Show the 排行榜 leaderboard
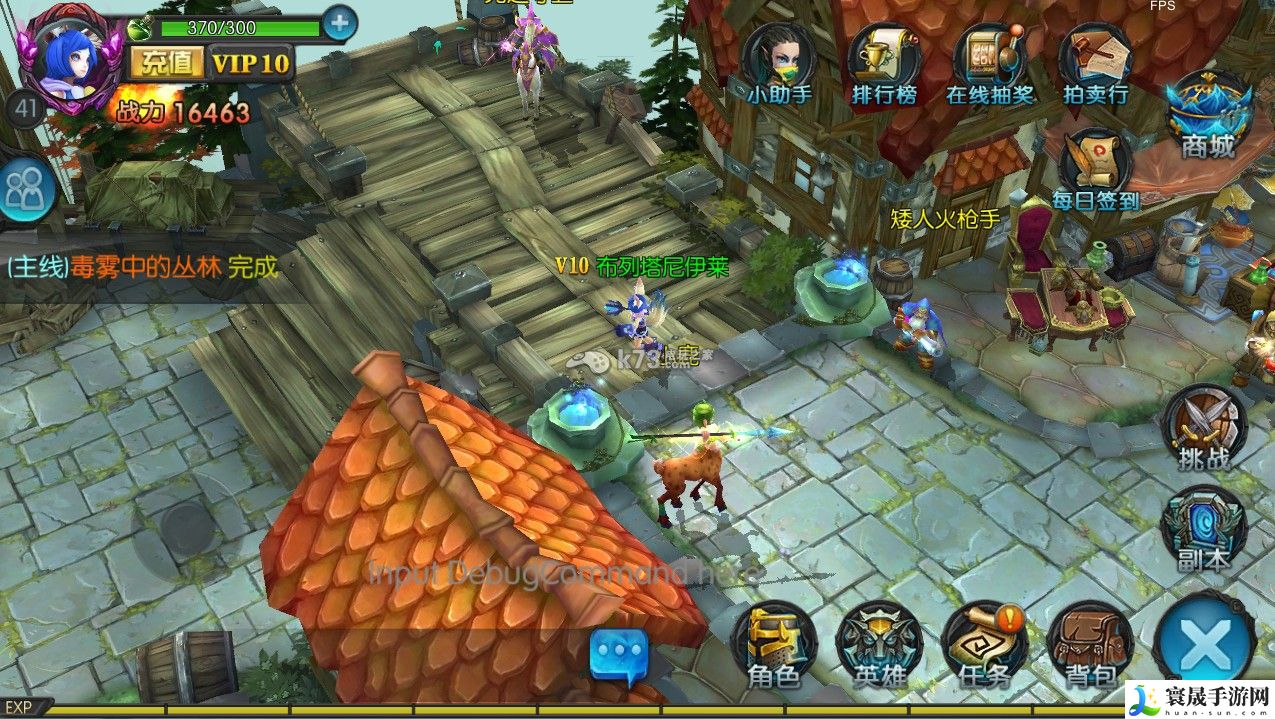The height and width of the screenshot is (719, 1275). [884, 60]
